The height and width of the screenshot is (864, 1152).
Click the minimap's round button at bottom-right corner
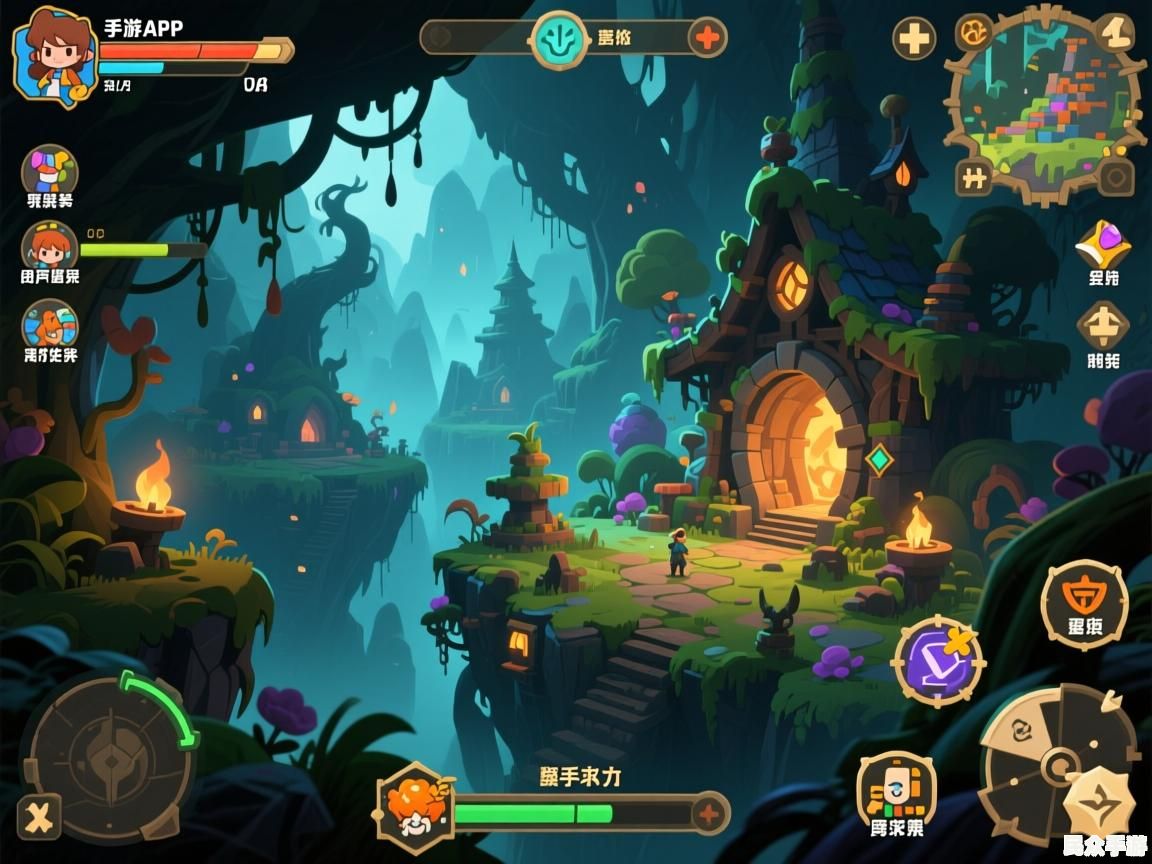(1115, 178)
